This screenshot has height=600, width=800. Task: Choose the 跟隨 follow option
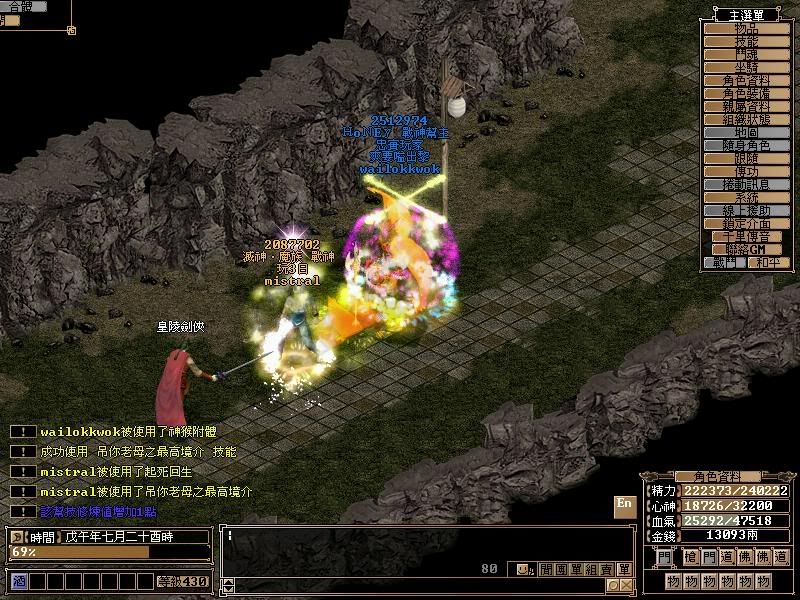pyautogui.click(x=746, y=158)
